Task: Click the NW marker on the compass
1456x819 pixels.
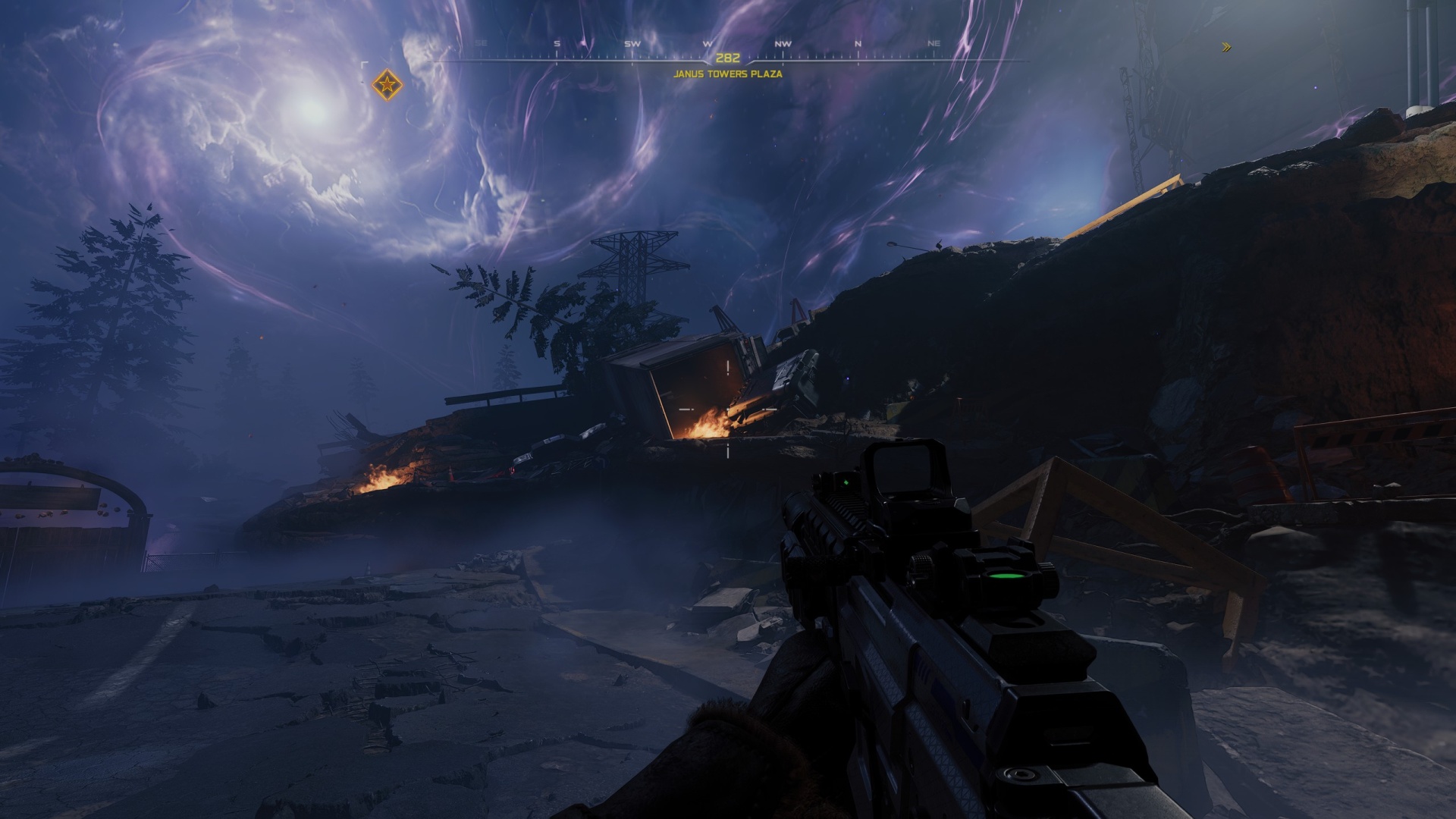Action: point(783,44)
